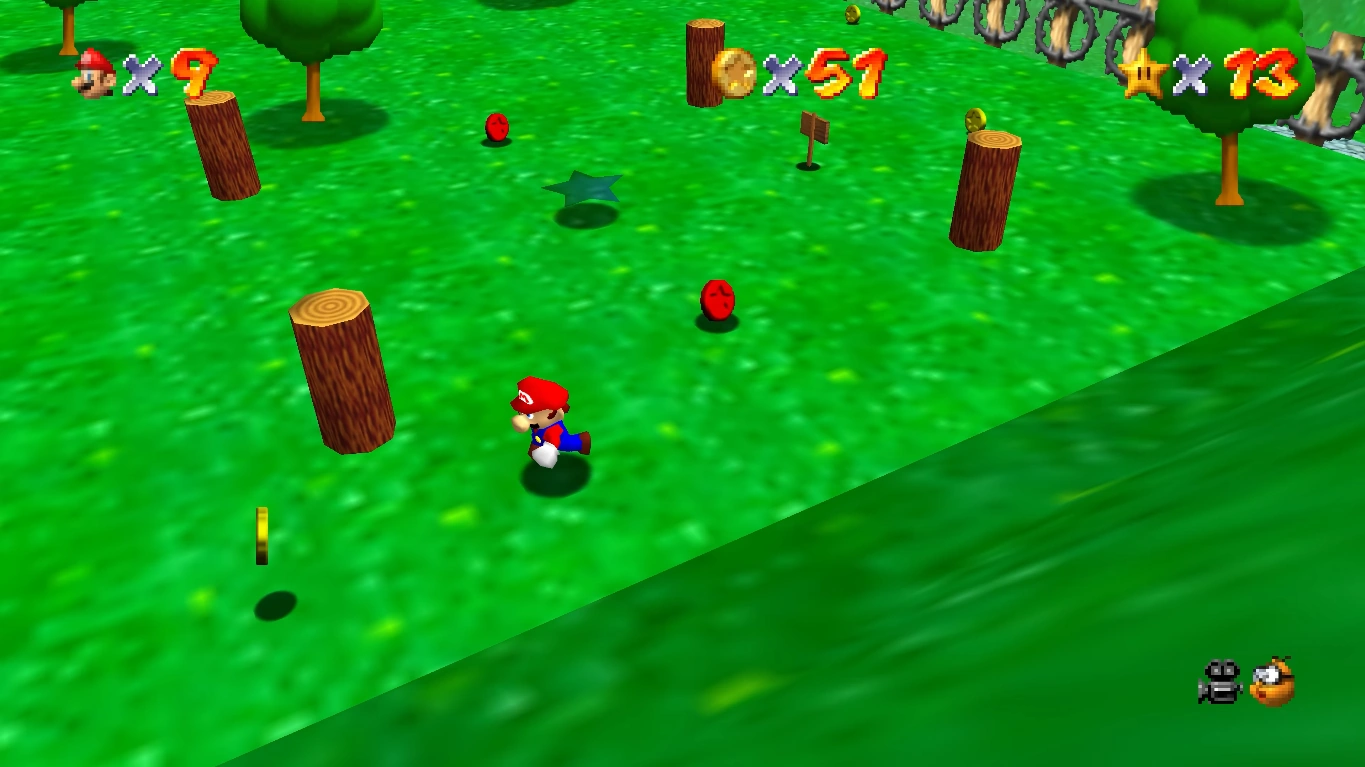1365x767 pixels.
Task: Click the leaning log on the left
Action: click(x=340, y=375)
